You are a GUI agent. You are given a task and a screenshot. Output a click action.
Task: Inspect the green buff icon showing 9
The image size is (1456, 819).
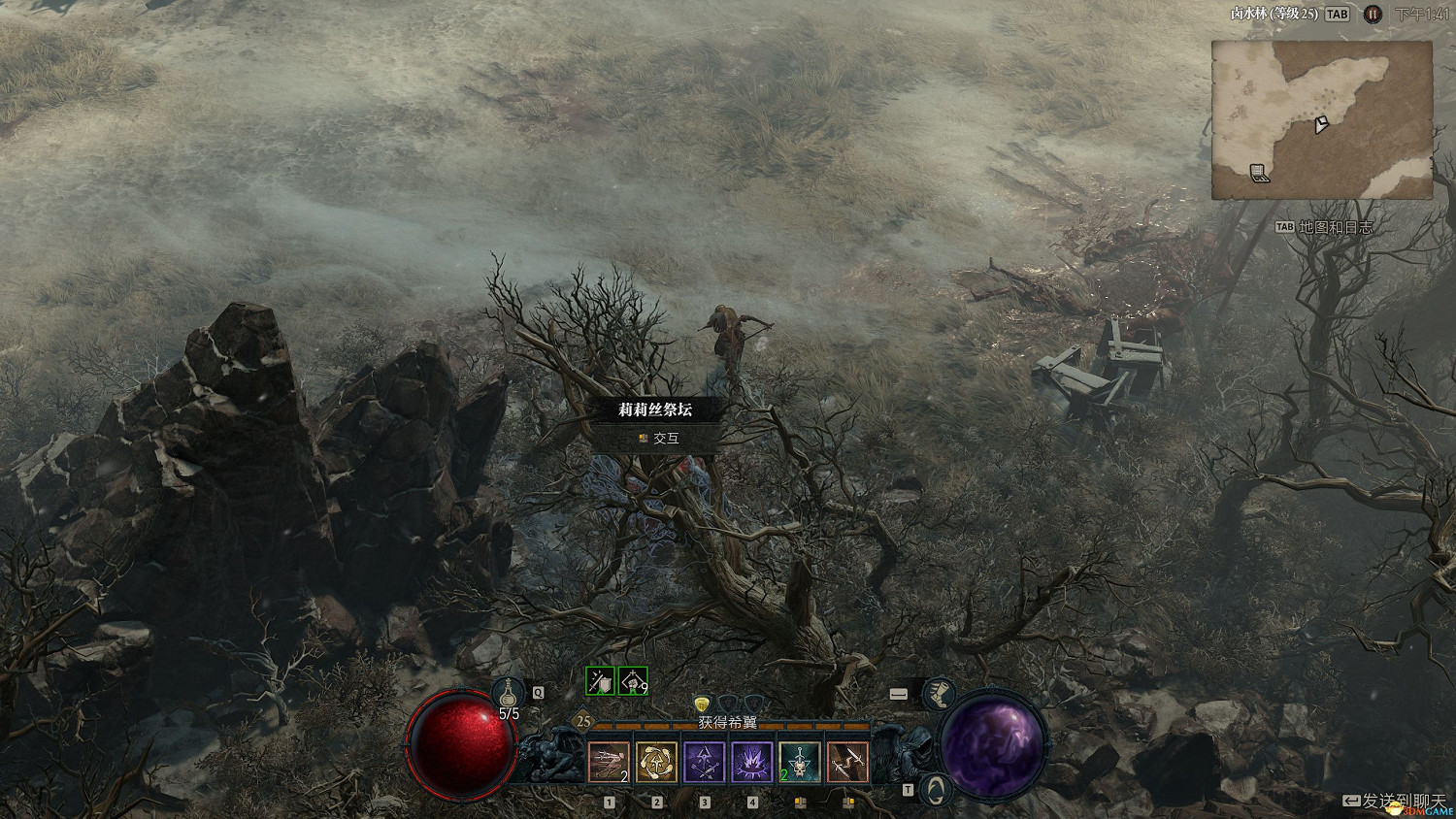[633, 681]
